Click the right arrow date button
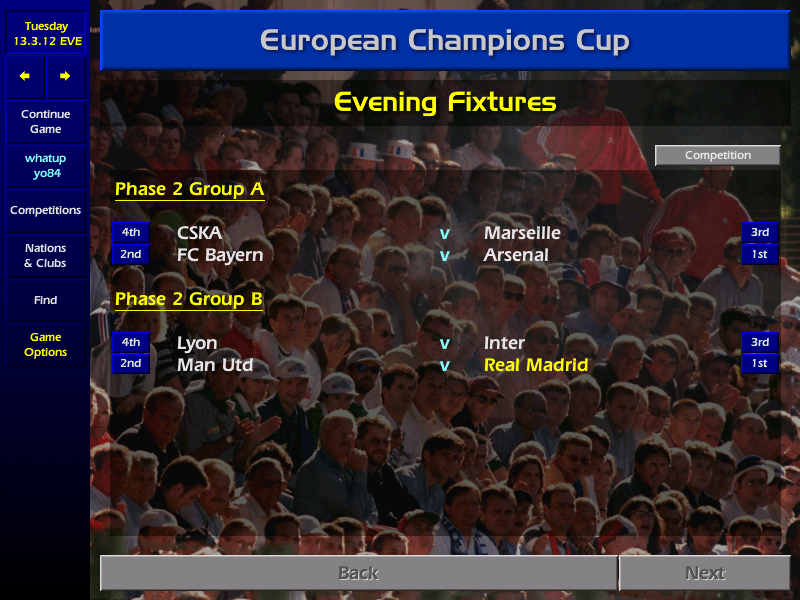This screenshot has width=800, height=600. pyautogui.click(x=65, y=76)
